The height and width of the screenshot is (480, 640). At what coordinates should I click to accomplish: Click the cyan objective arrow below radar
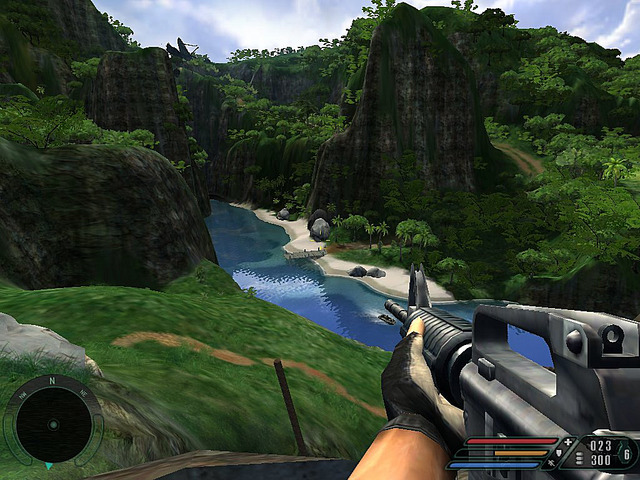(47, 466)
